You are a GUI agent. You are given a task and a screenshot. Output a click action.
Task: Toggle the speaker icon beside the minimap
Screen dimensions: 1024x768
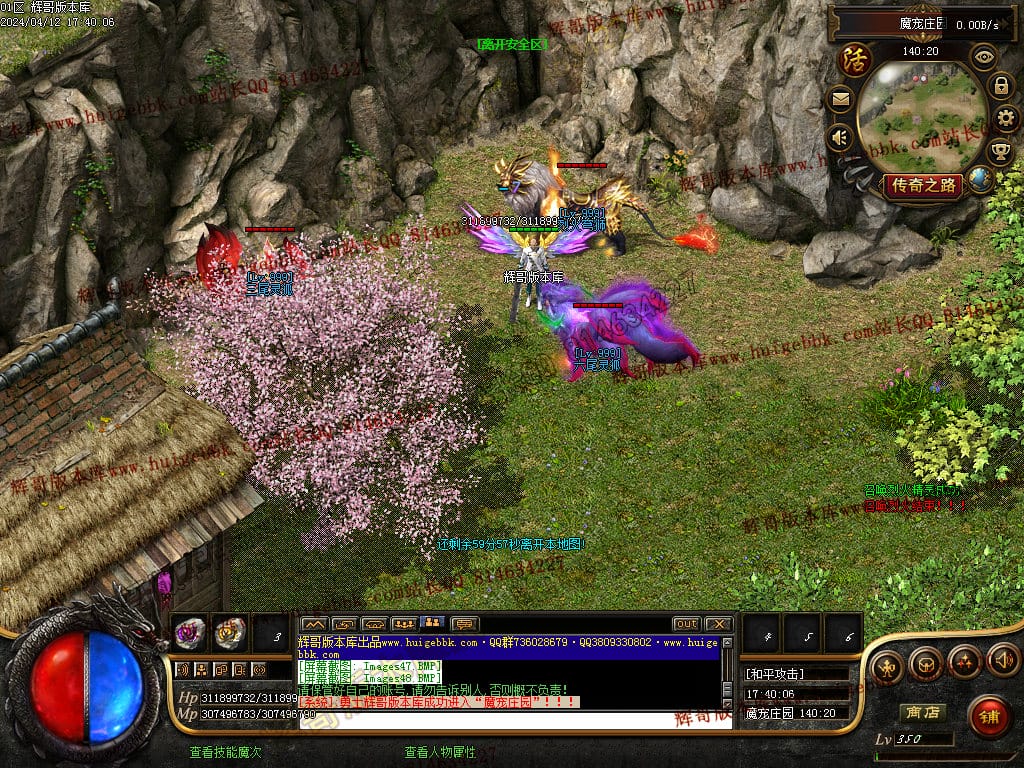click(839, 137)
